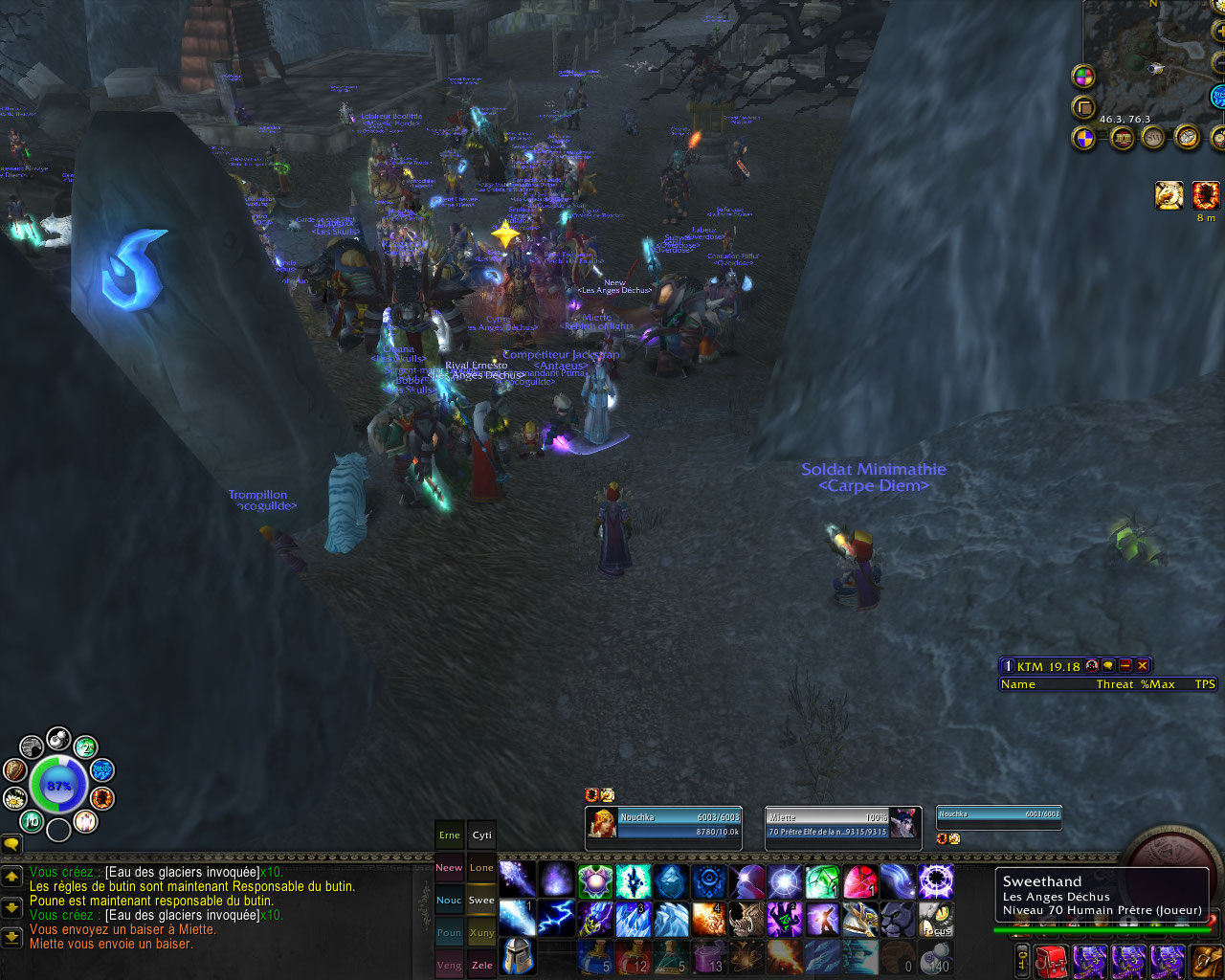This screenshot has height=980, width=1225.
Task: Click the cat eye focus macro
Action: click(x=937, y=919)
